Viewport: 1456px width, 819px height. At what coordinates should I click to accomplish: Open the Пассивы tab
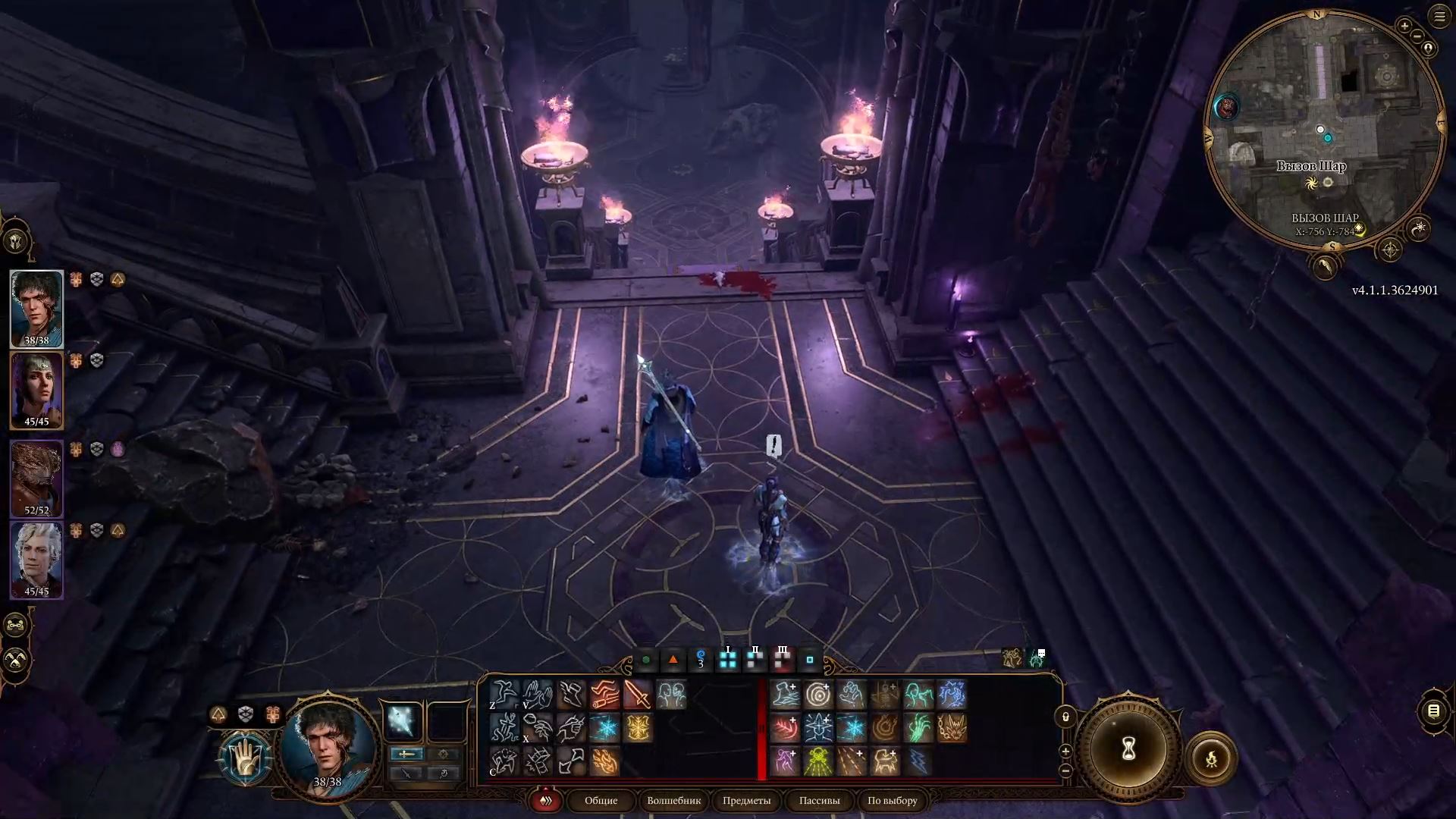point(819,801)
